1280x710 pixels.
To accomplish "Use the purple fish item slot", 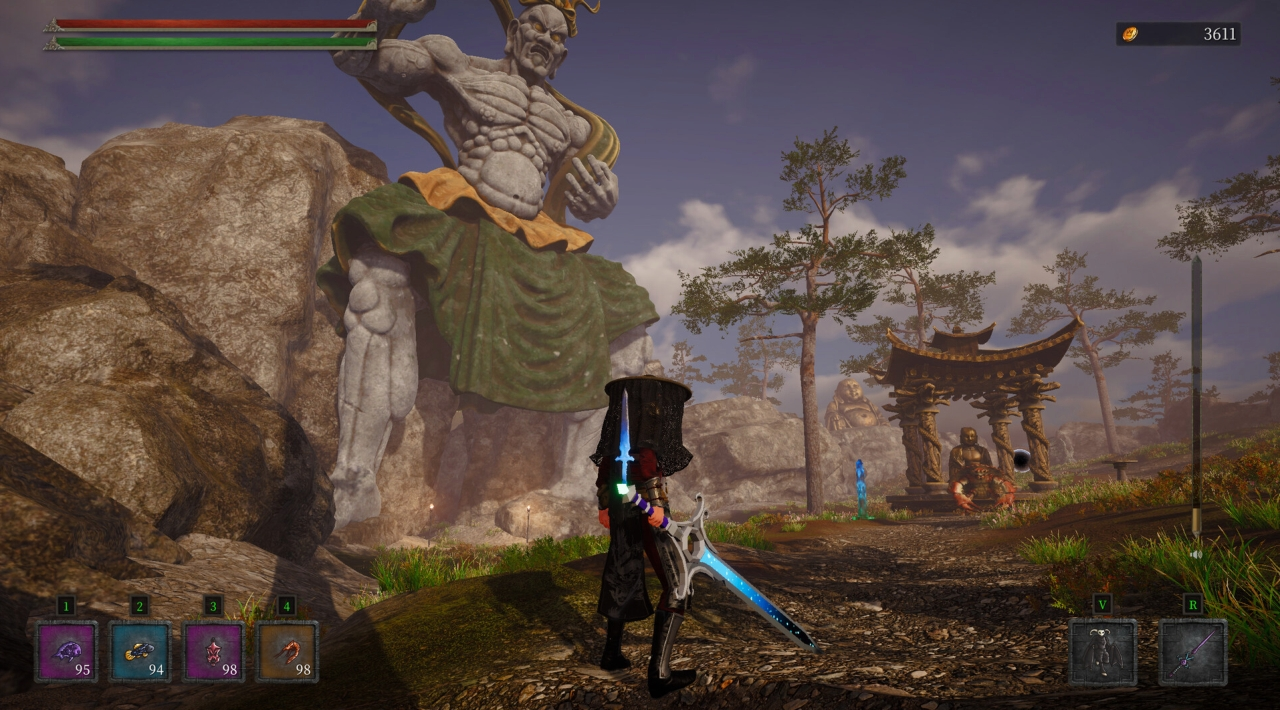I will [66, 652].
